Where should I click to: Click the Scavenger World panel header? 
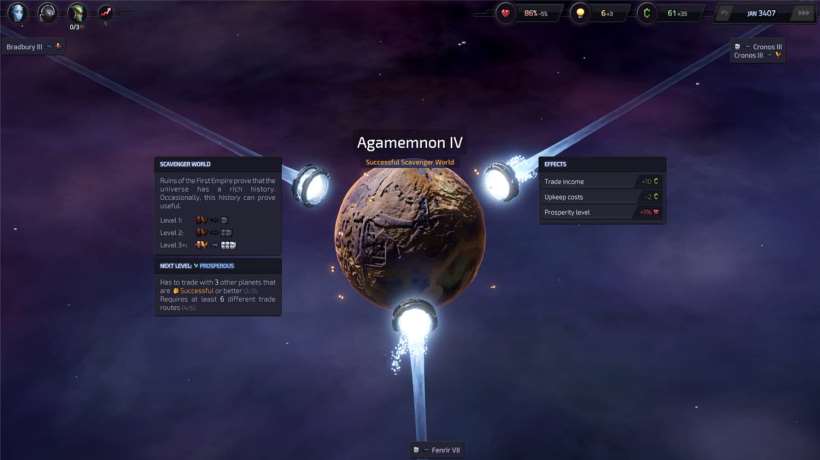(x=218, y=164)
